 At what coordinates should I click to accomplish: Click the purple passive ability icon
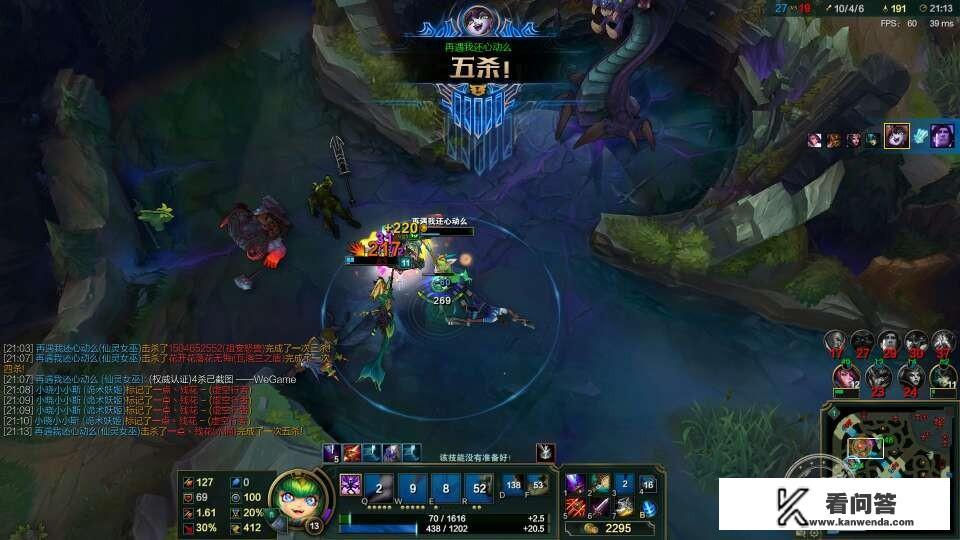coord(352,485)
